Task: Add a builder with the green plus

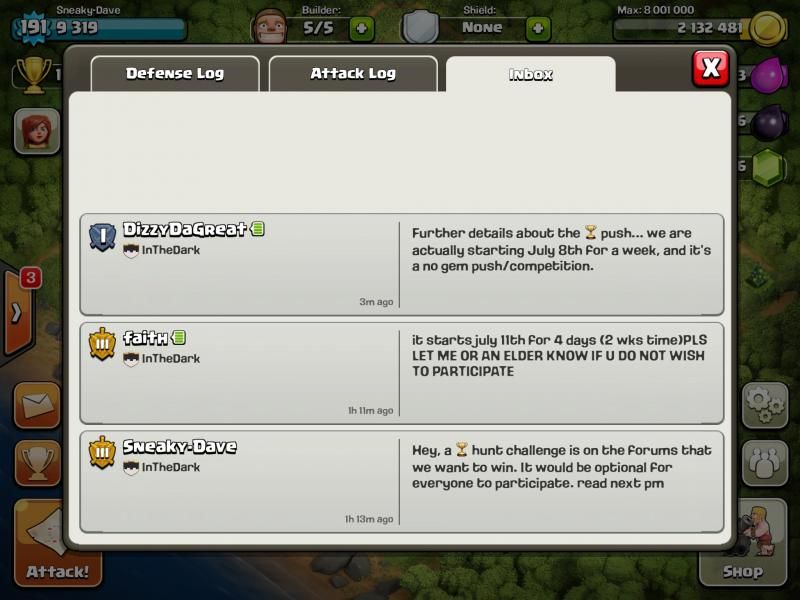Action: coord(362,28)
